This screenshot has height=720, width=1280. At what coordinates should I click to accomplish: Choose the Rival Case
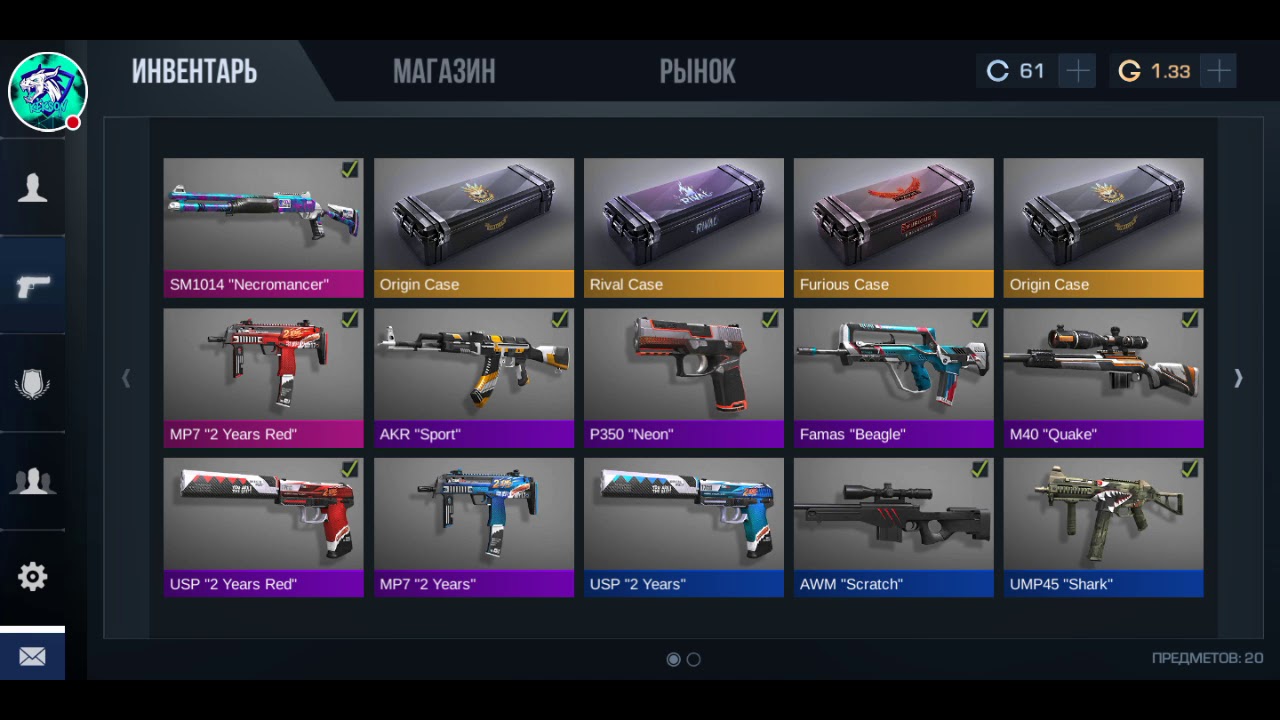click(x=683, y=227)
